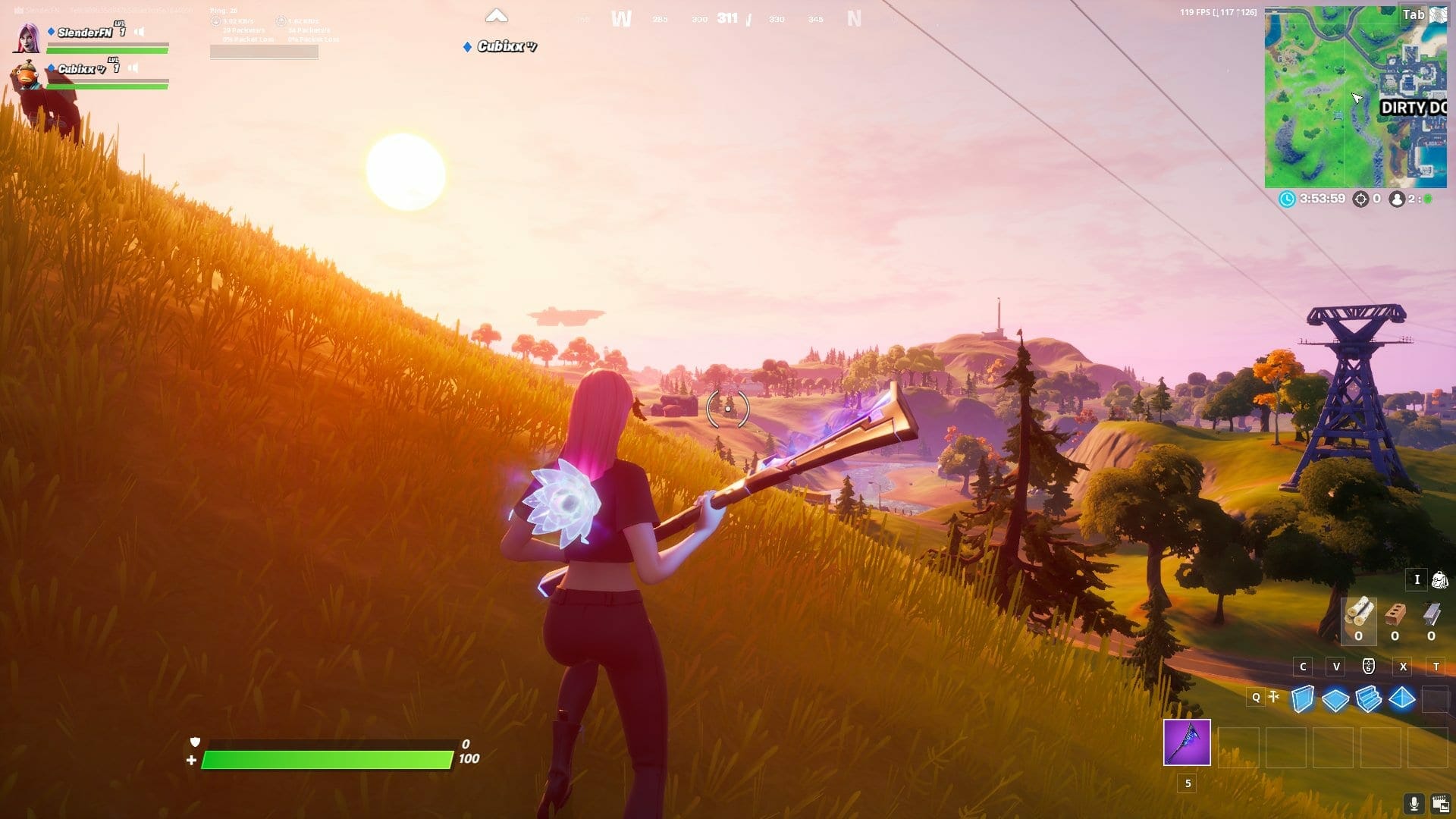1456x819 pixels.
Task: Switch to brick building material
Action: click(x=1395, y=613)
